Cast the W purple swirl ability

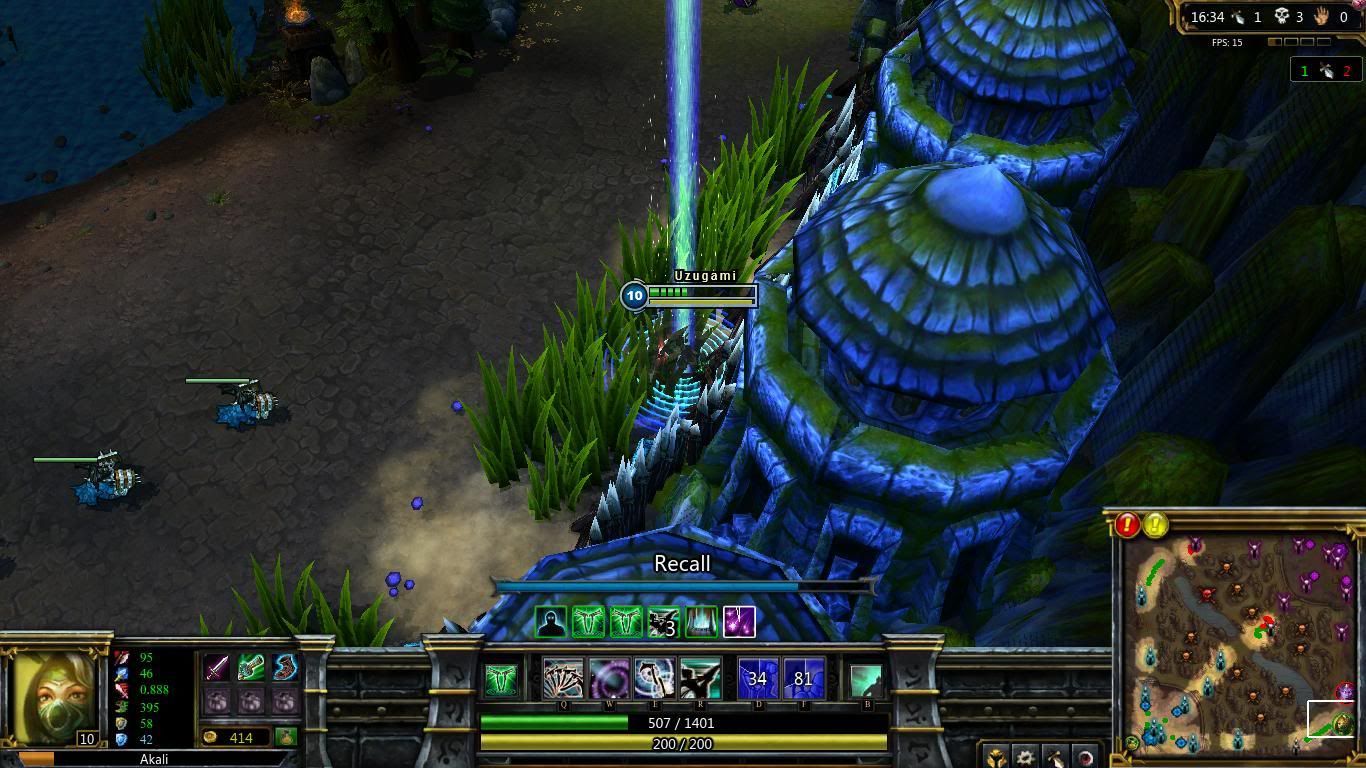pos(609,679)
